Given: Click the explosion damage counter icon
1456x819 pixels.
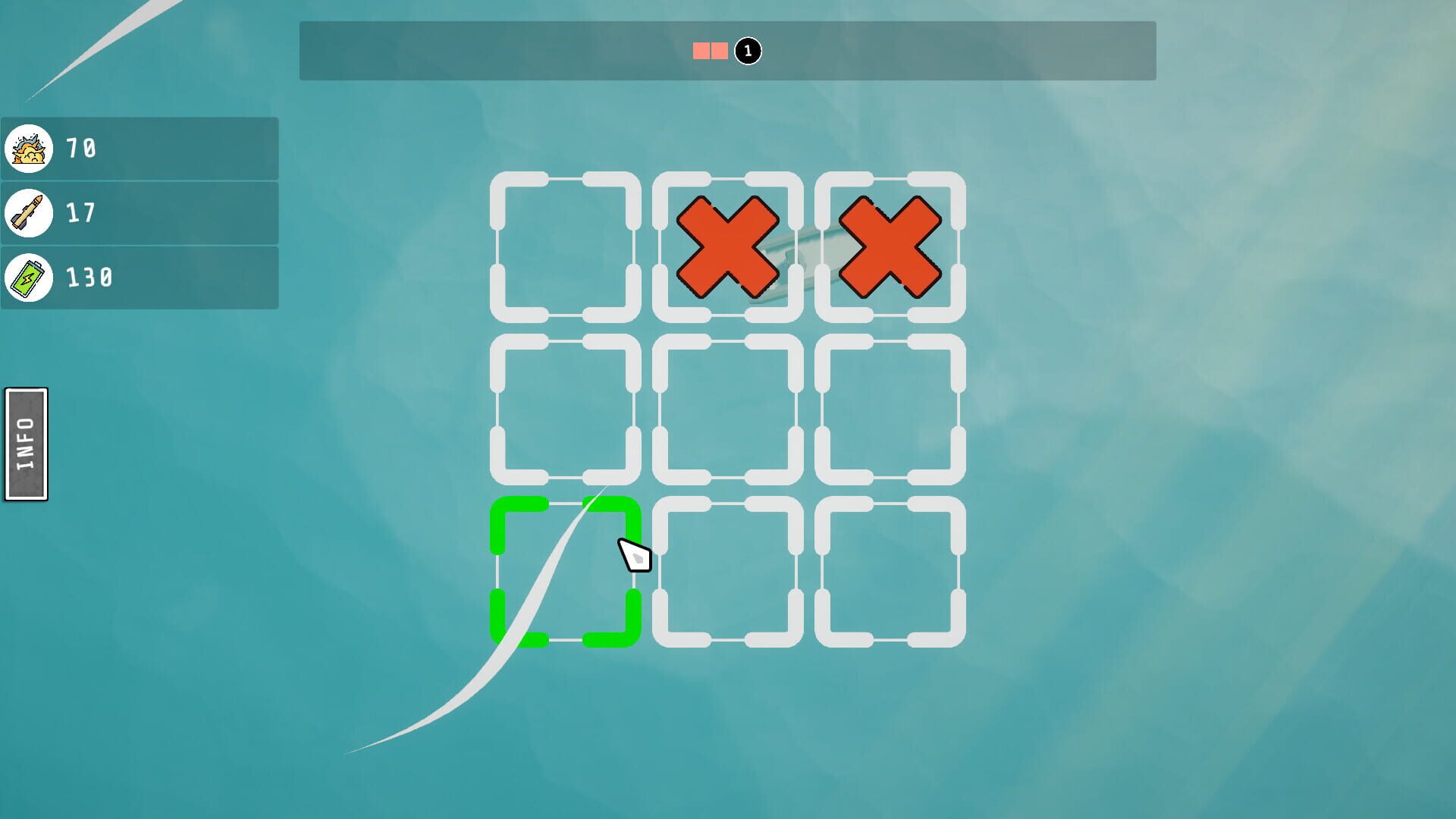Looking at the screenshot, I should (30, 149).
